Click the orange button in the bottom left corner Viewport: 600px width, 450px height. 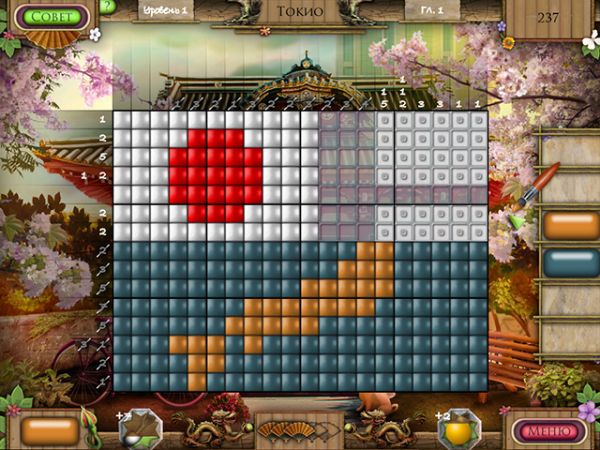click(x=49, y=431)
